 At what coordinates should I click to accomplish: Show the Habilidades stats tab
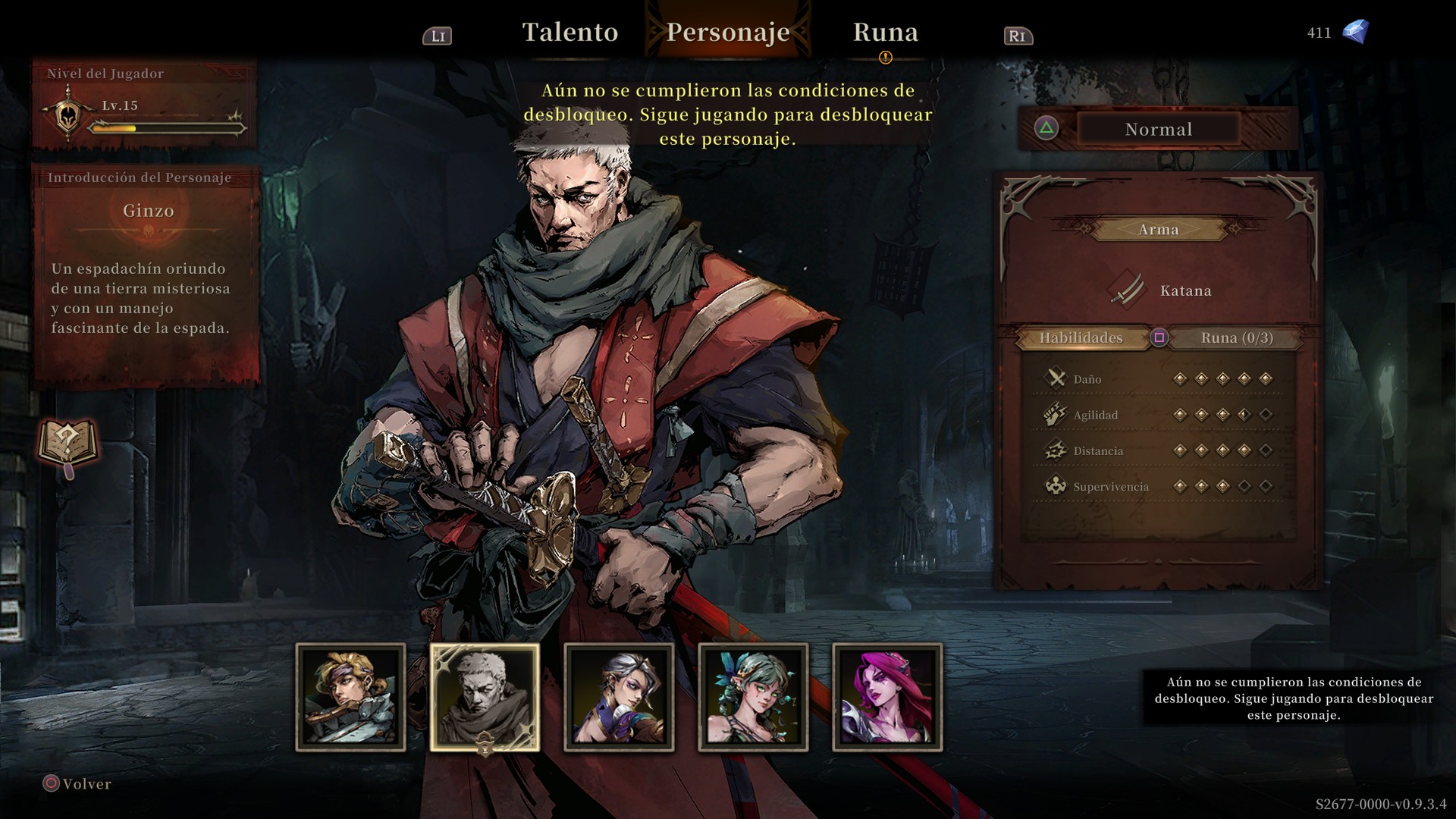click(x=1081, y=338)
